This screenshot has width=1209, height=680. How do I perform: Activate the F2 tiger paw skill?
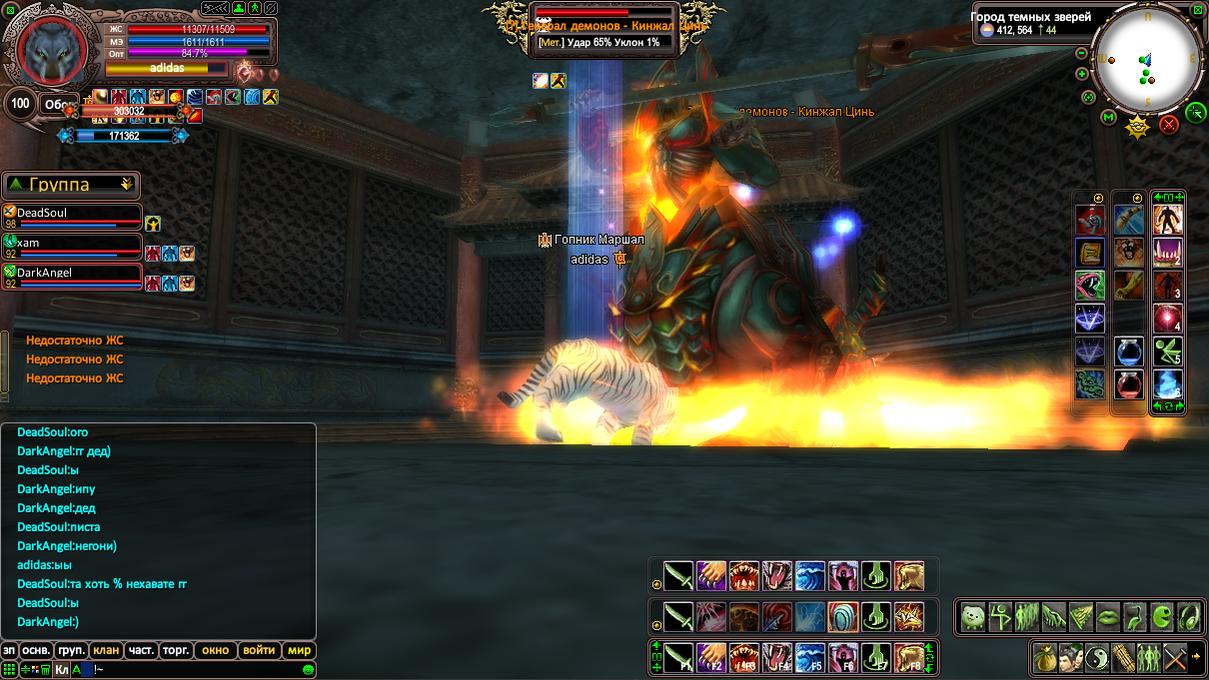pos(712,657)
